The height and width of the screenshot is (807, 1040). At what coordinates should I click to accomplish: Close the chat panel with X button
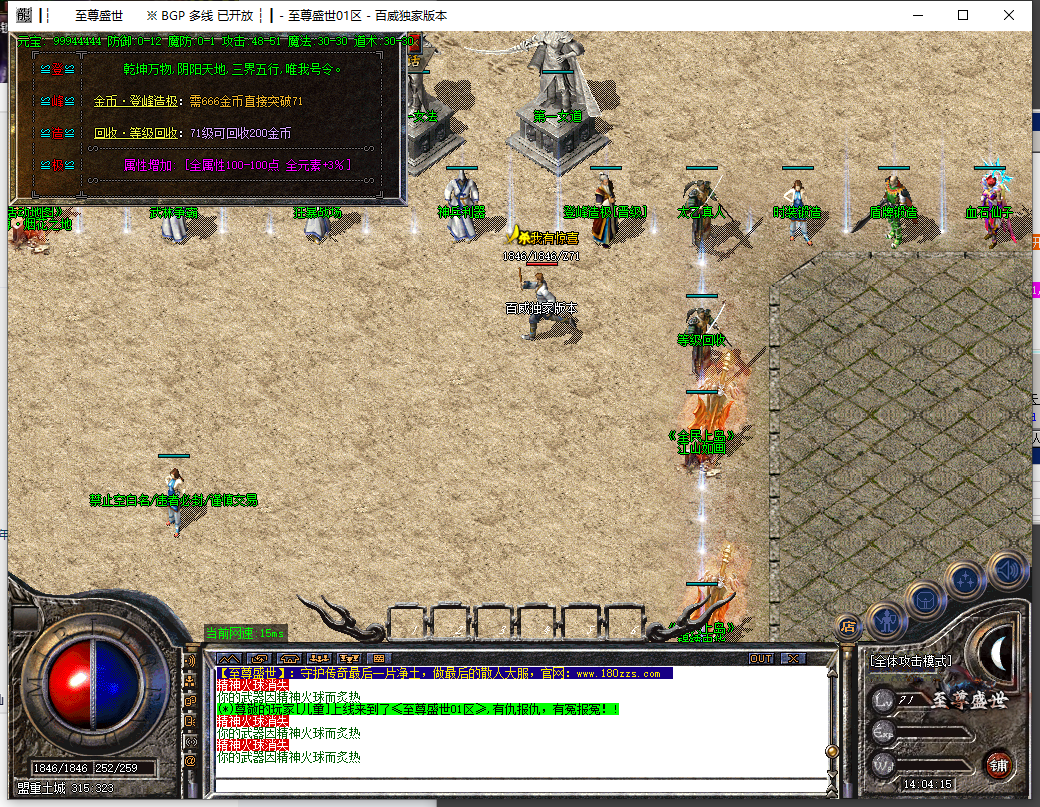(x=793, y=658)
